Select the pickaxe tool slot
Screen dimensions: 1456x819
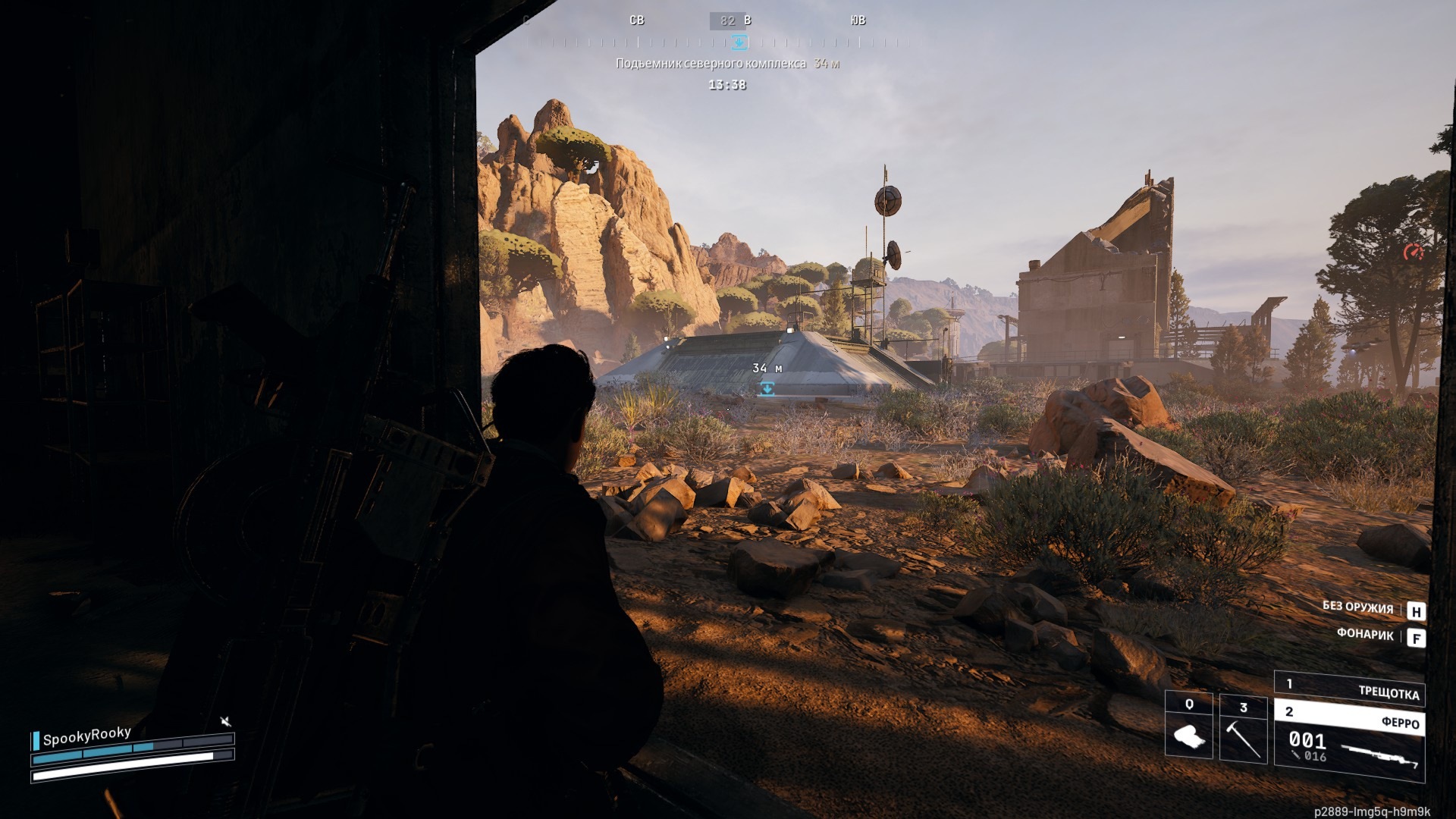coord(1243,730)
